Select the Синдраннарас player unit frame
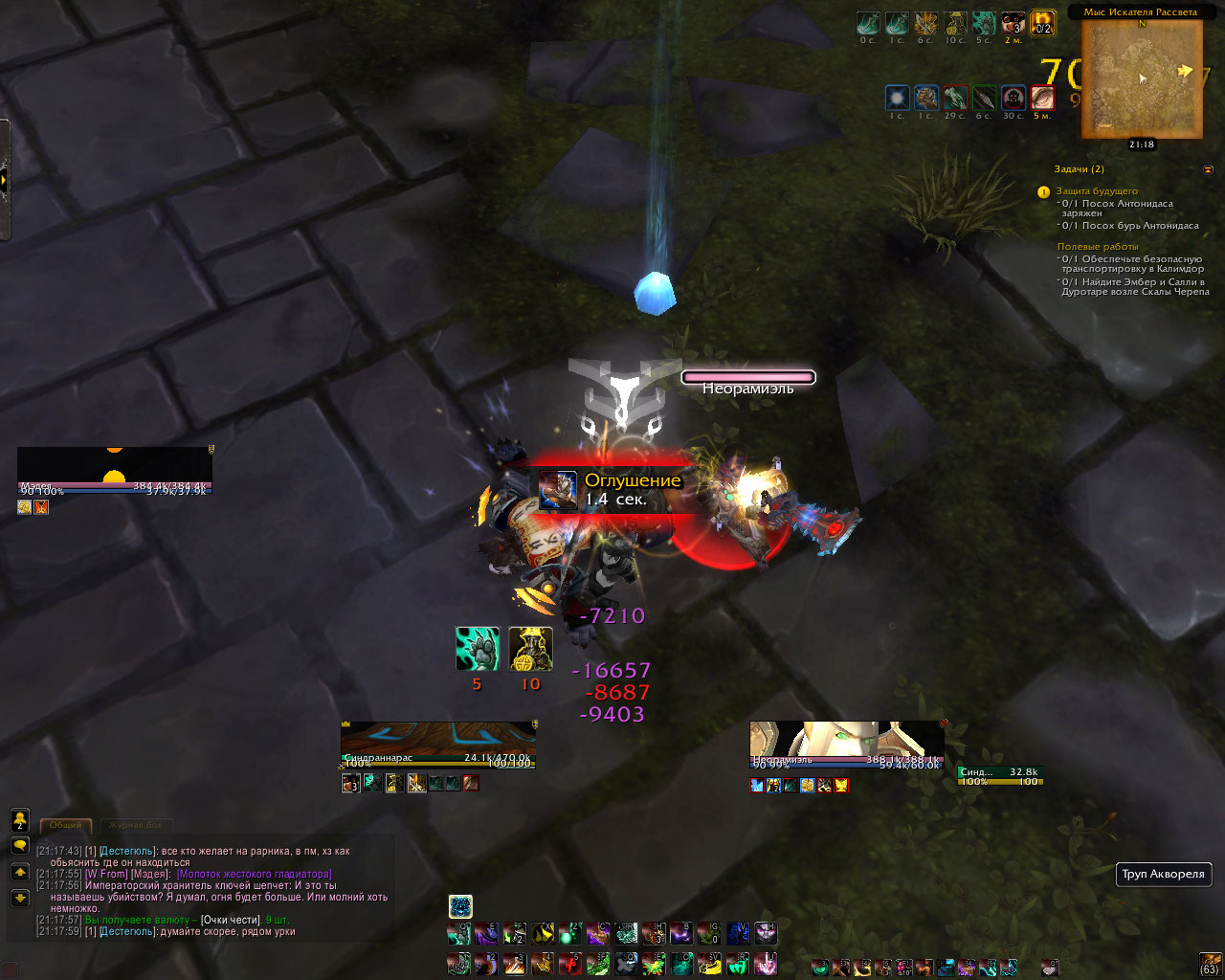1225x980 pixels. (437, 743)
